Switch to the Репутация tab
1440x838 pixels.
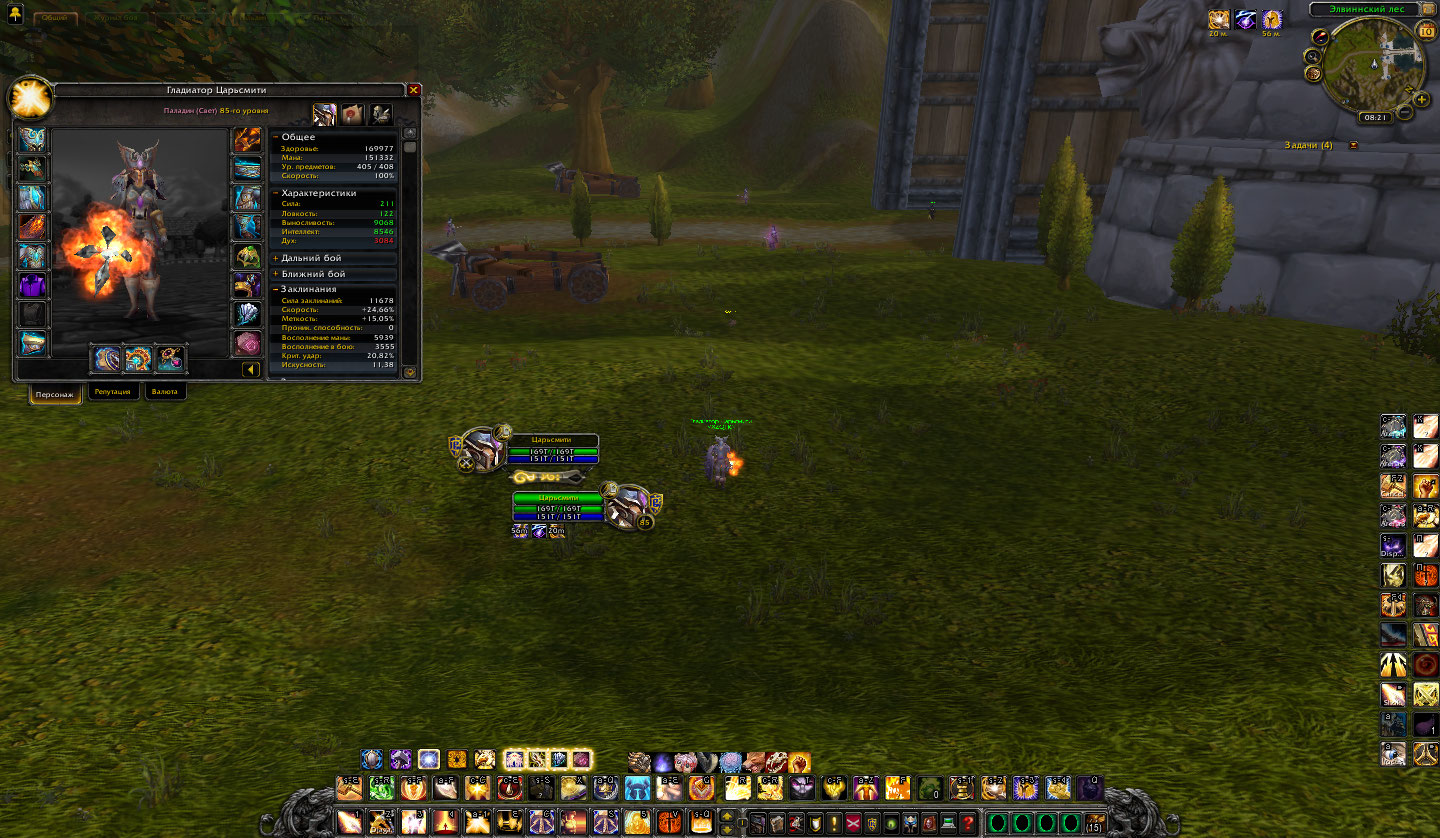click(113, 392)
